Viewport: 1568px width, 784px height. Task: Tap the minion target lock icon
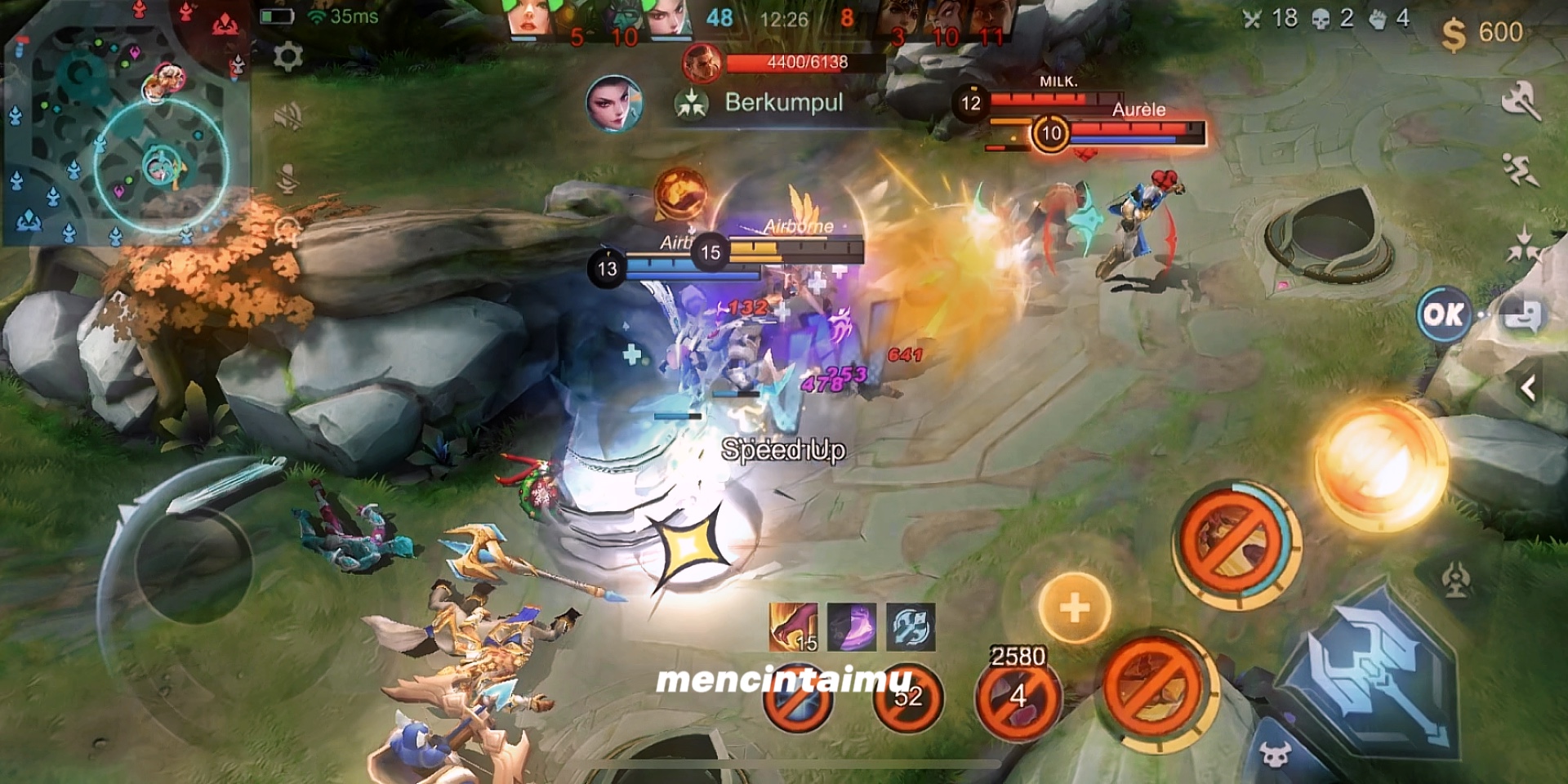coord(1274,755)
